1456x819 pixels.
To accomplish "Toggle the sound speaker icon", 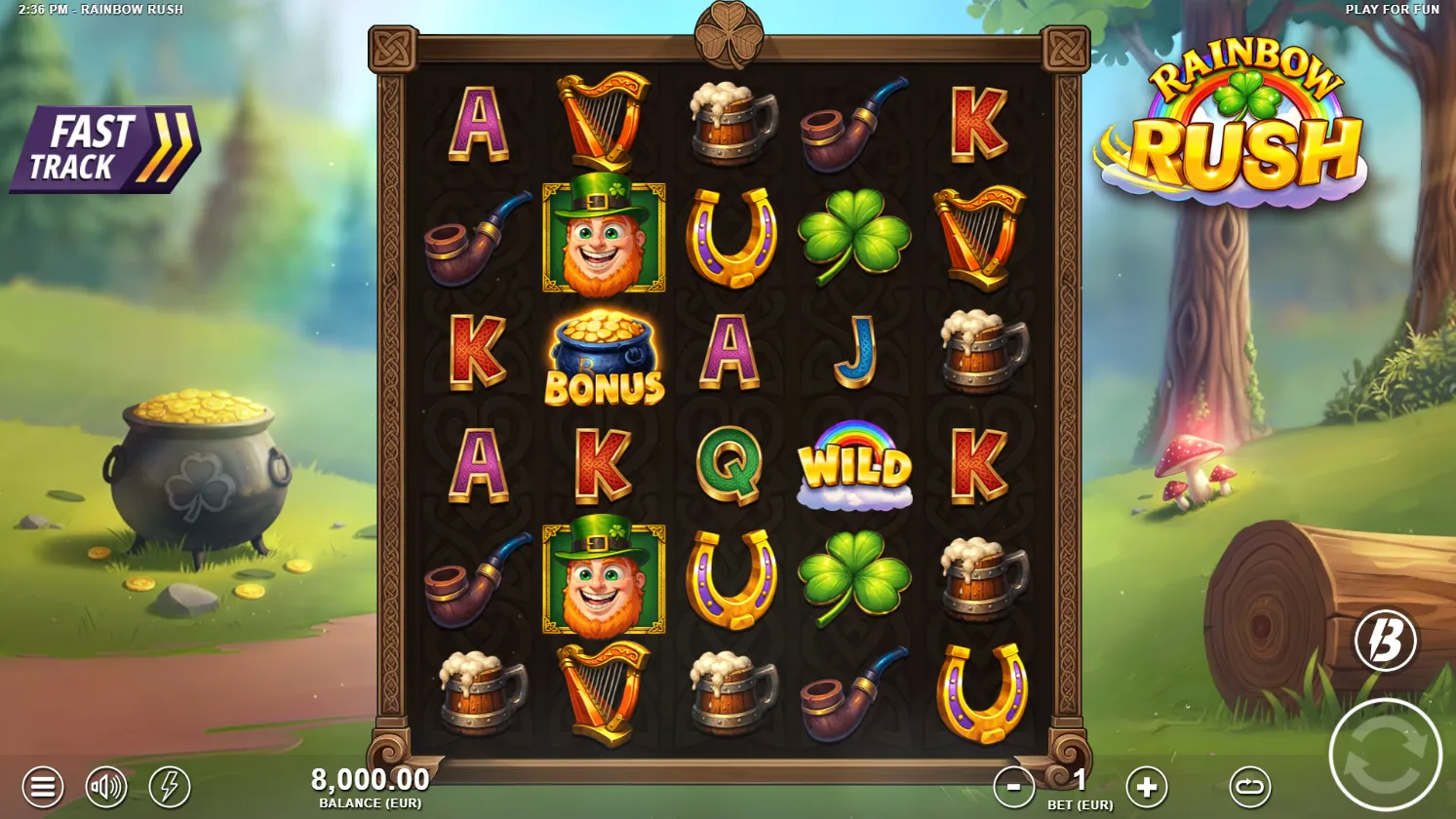I will (x=106, y=786).
